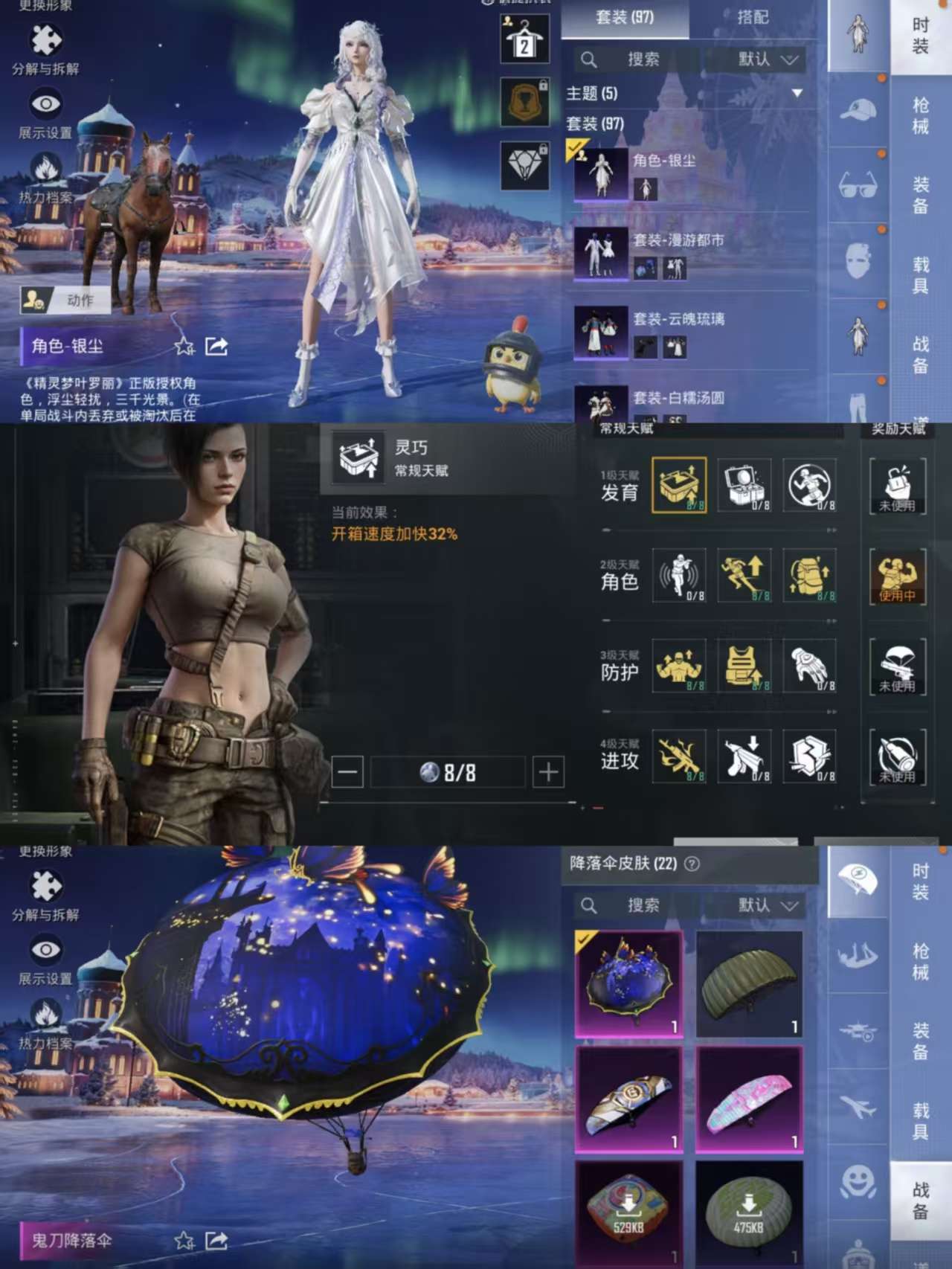
Task: Select the 套装-漫游都市 outfit row
Action: pyautogui.click(x=688, y=254)
